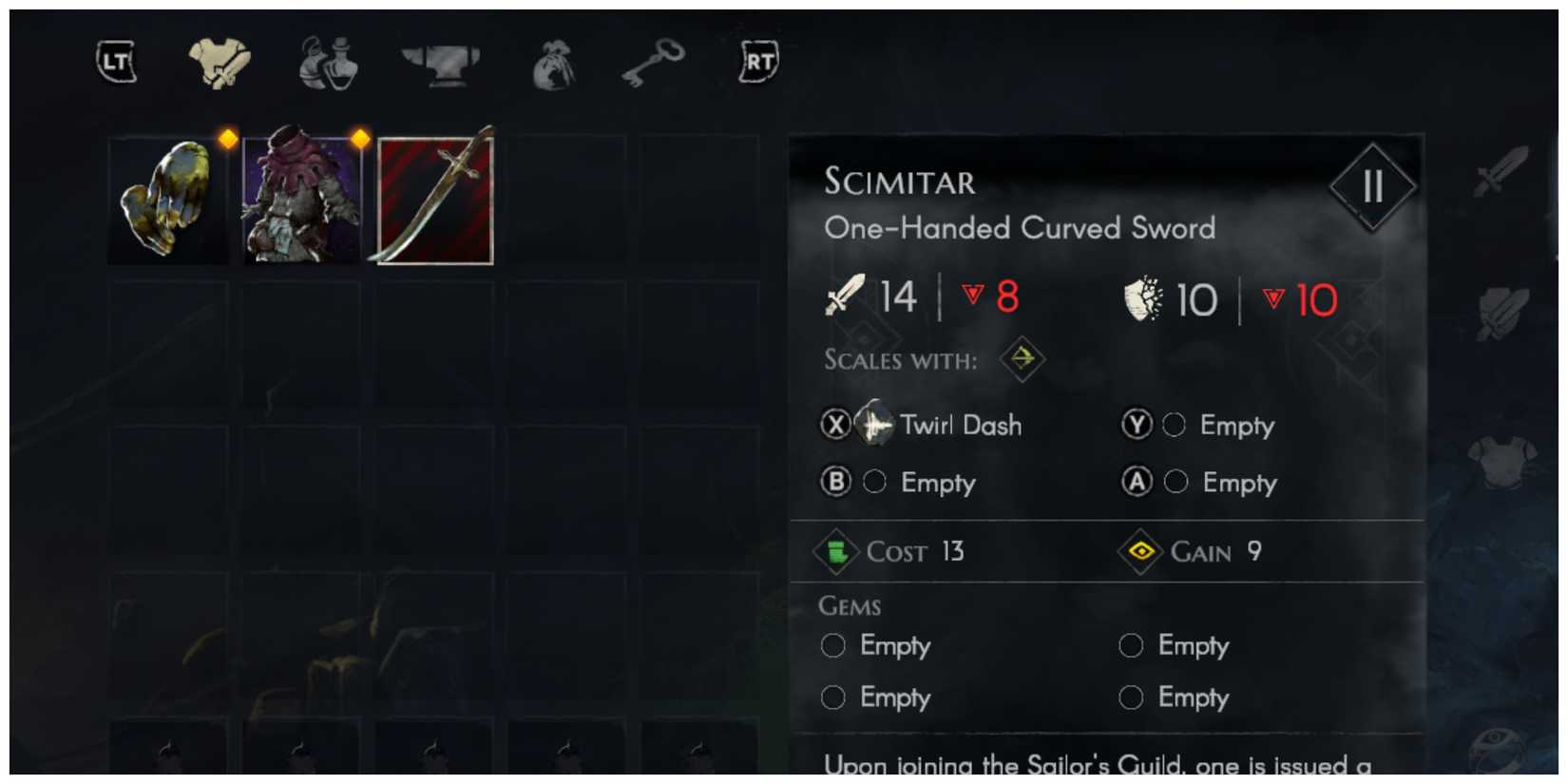
Task: Click the LT shoulder trigger button
Action: point(114,63)
